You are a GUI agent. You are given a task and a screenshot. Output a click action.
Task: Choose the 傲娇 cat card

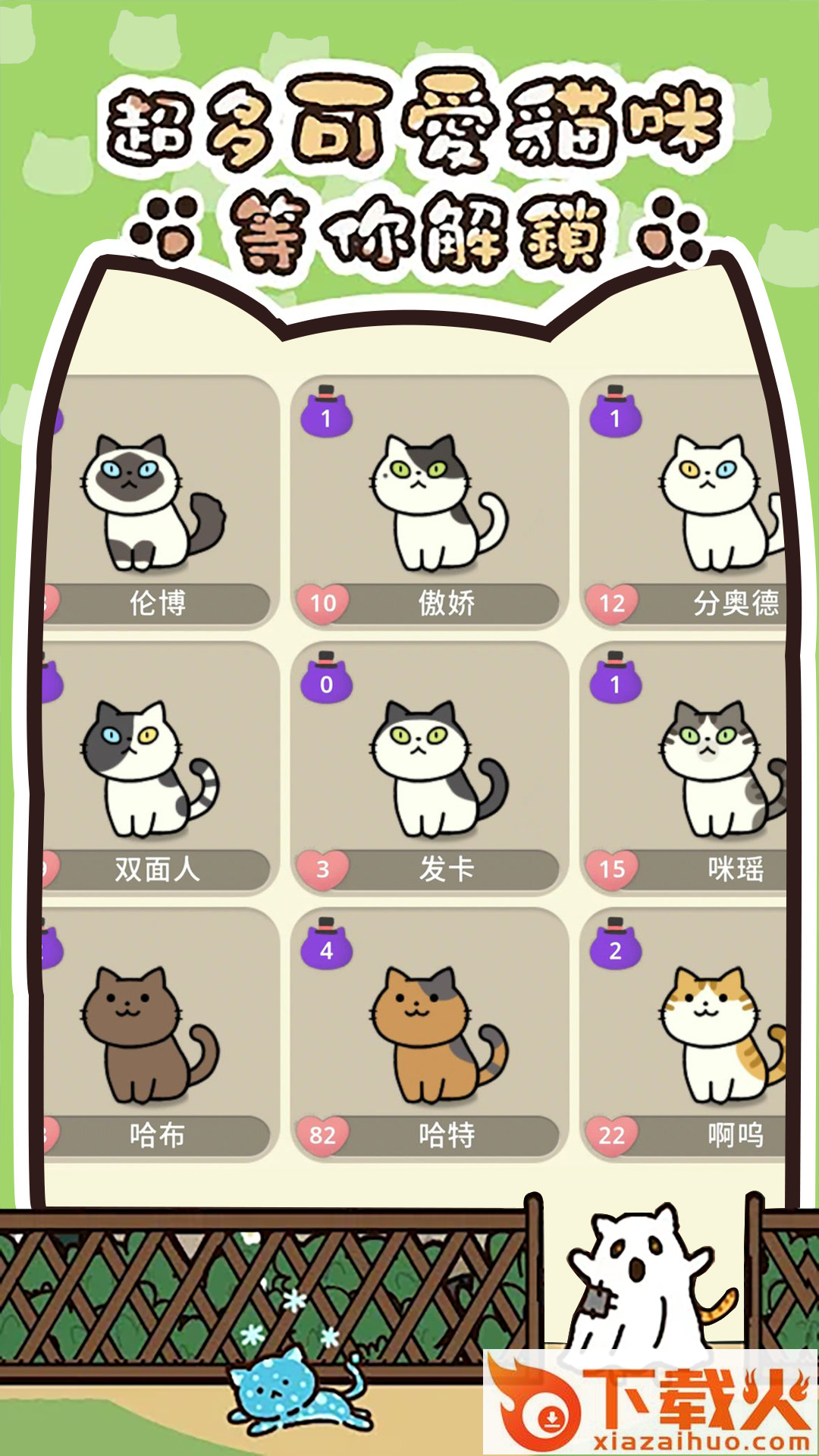pos(429,502)
